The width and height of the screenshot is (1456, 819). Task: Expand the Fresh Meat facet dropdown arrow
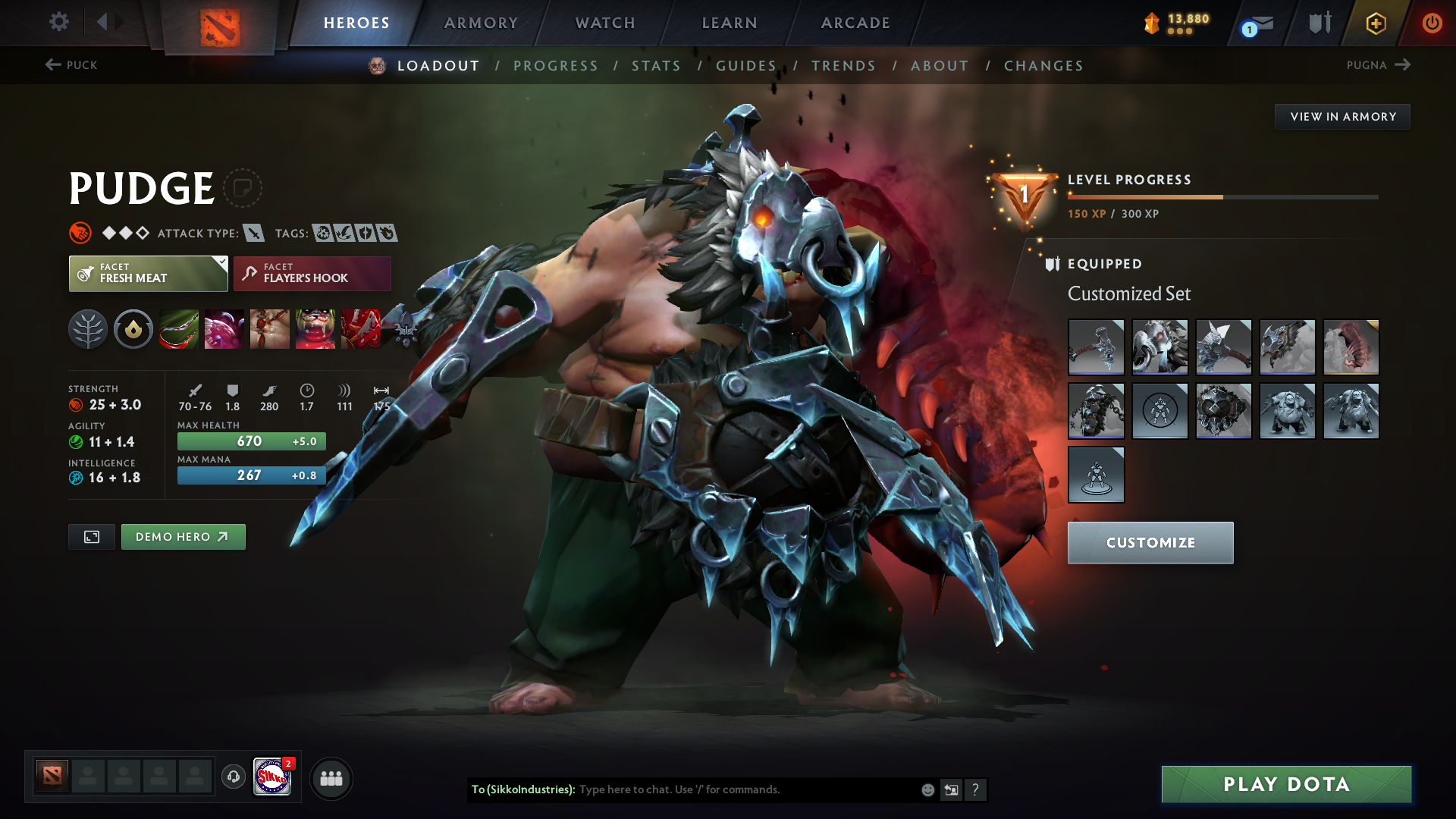click(x=221, y=264)
